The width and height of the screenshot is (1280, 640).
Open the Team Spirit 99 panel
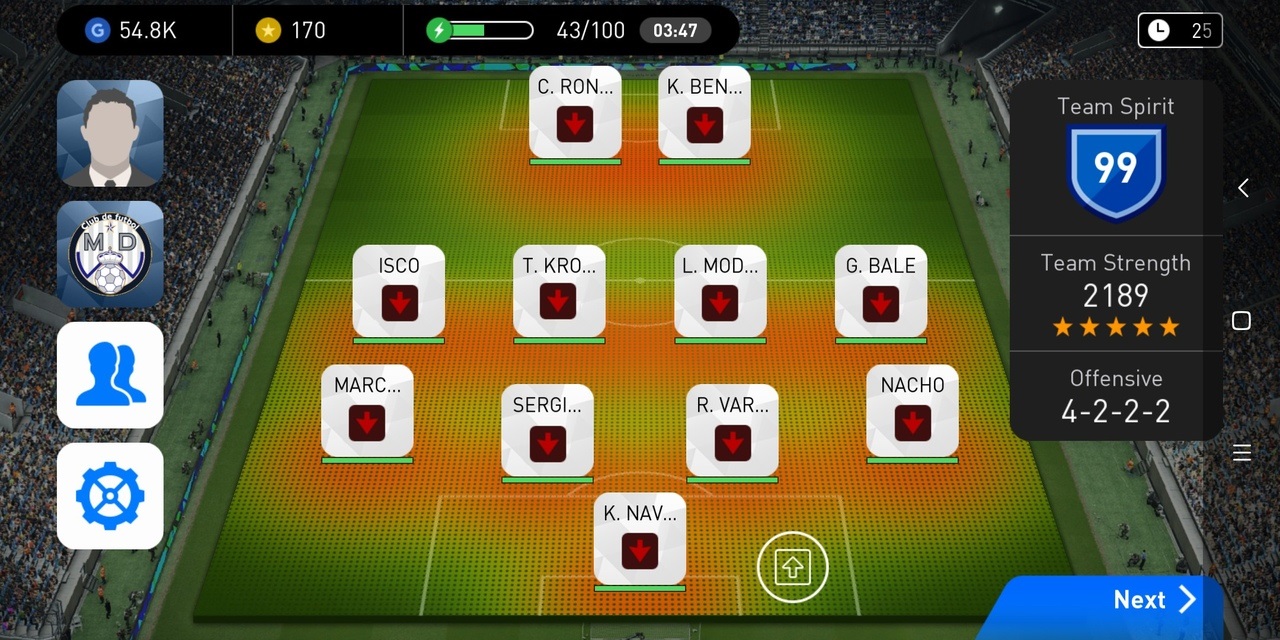(1116, 158)
